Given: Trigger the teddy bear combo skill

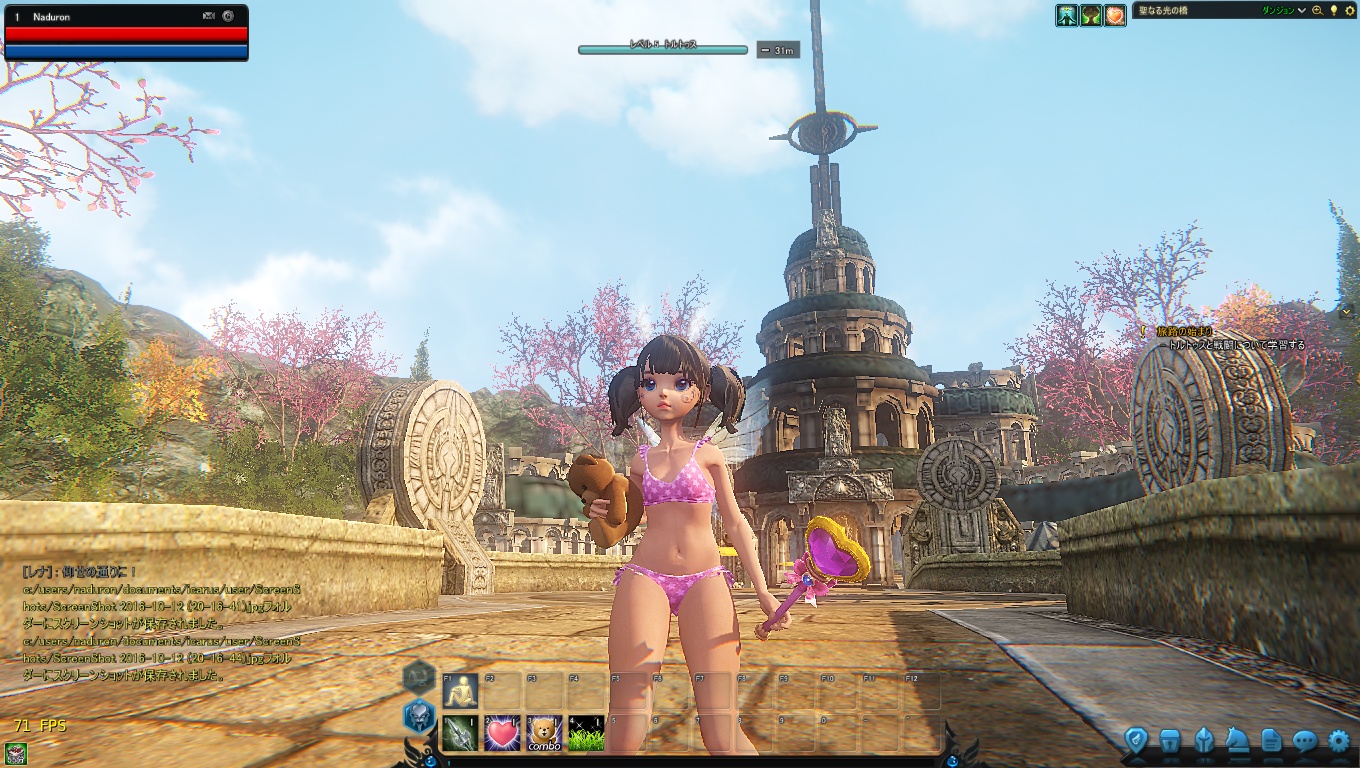Looking at the screenshot, I should 544,733.
